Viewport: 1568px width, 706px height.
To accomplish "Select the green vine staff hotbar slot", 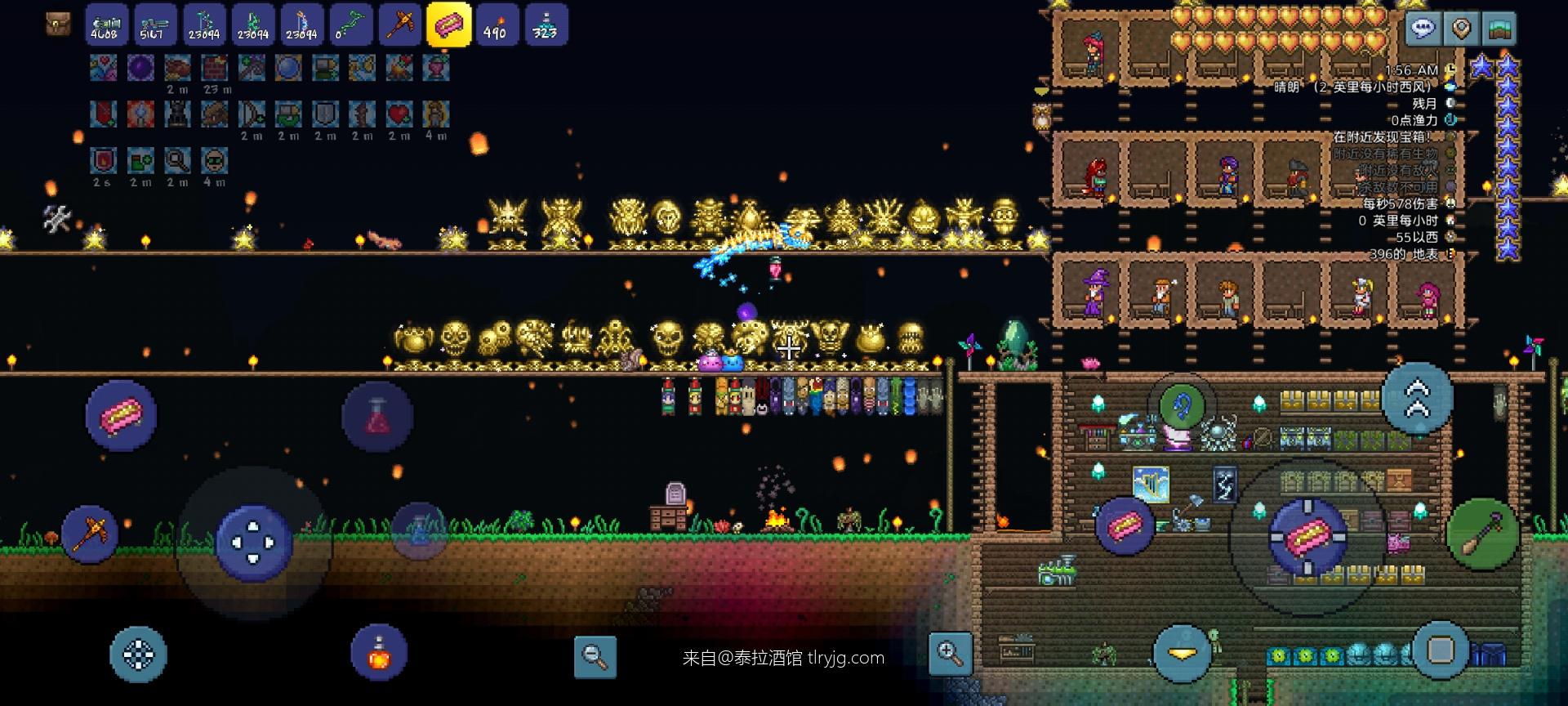I will [350, 25].
